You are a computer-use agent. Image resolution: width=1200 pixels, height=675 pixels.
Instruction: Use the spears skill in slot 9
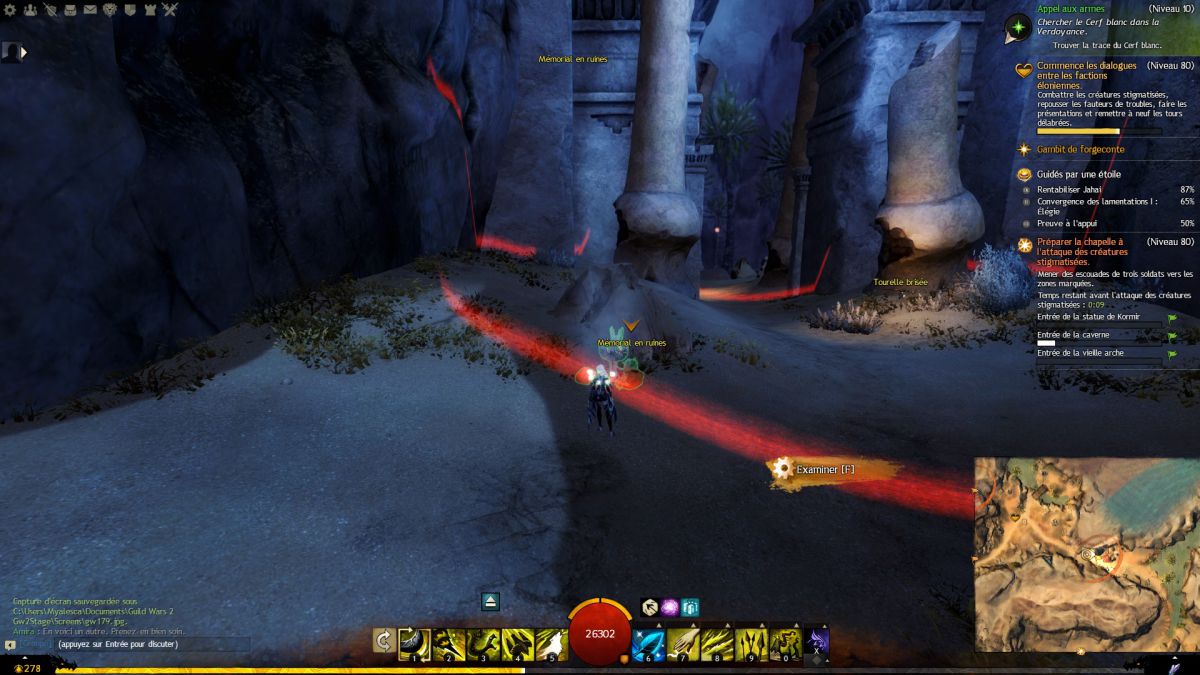tap(750, 642)
